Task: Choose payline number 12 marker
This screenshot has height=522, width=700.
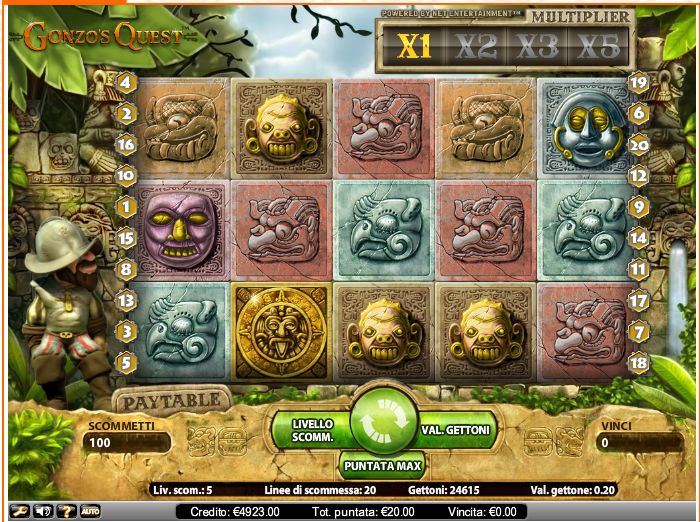Action: tap(640, 175)
